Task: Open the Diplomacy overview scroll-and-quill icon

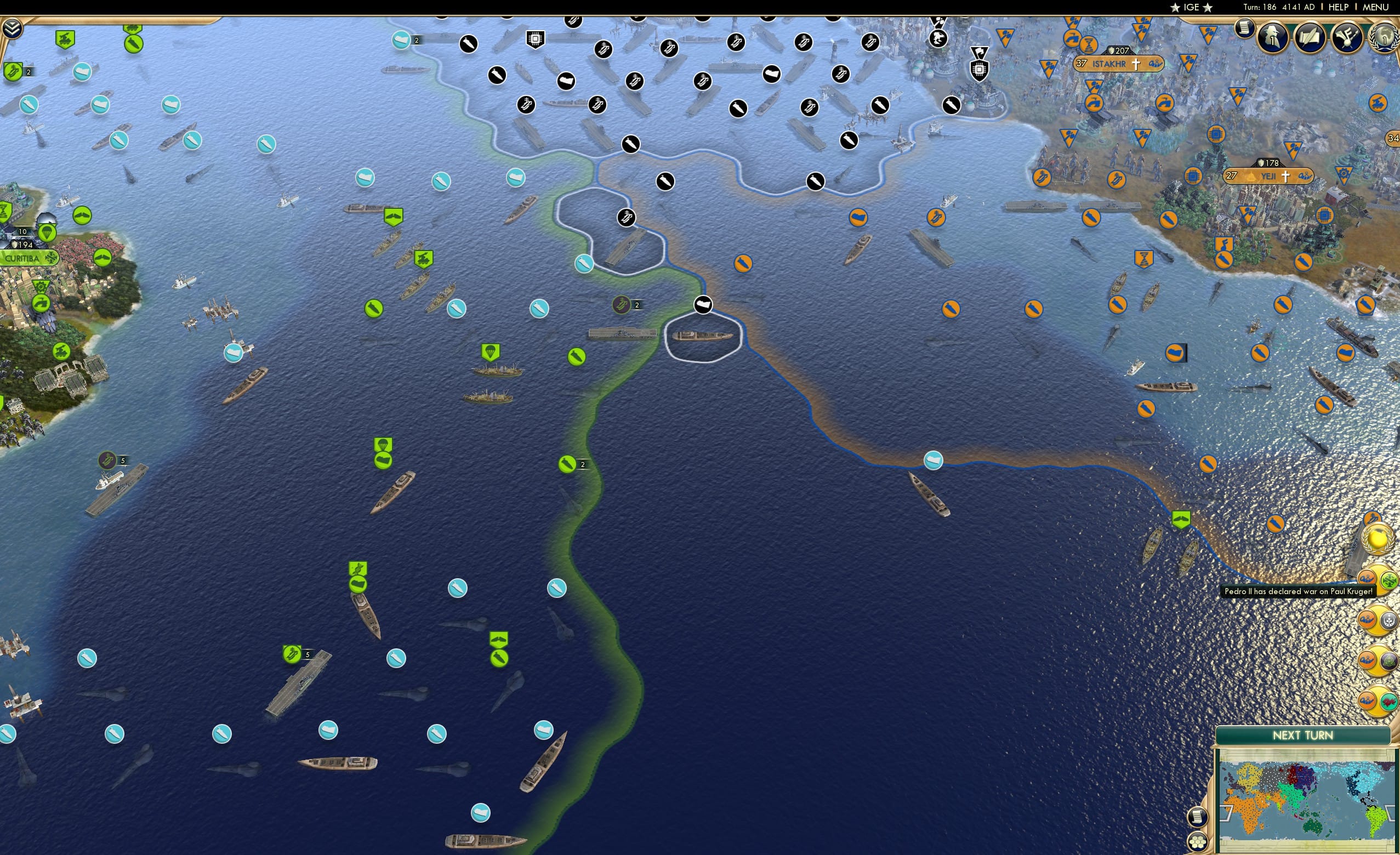Action: (1311, 37)
